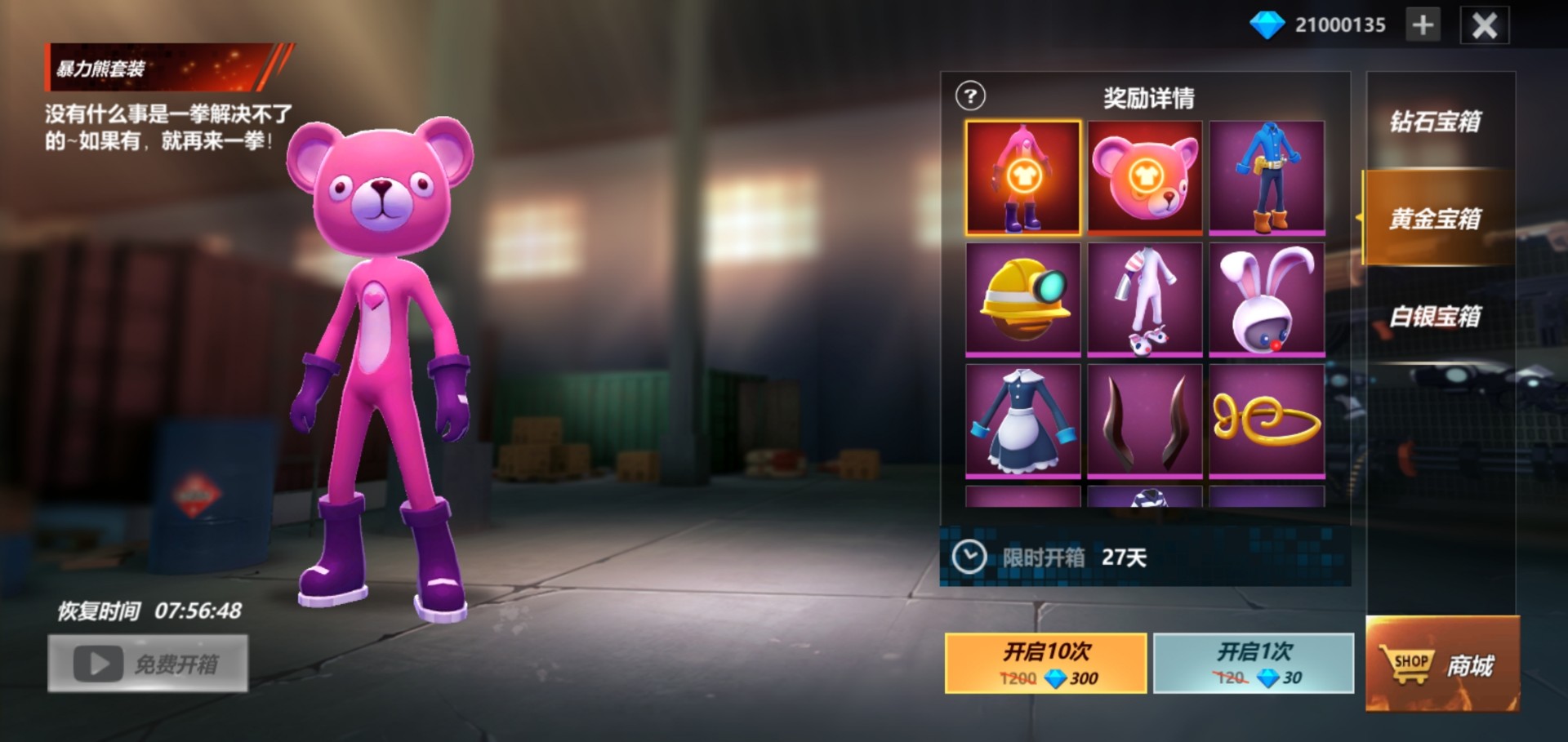Select the bear head reward thumbnail

(x=1145, y=178)
